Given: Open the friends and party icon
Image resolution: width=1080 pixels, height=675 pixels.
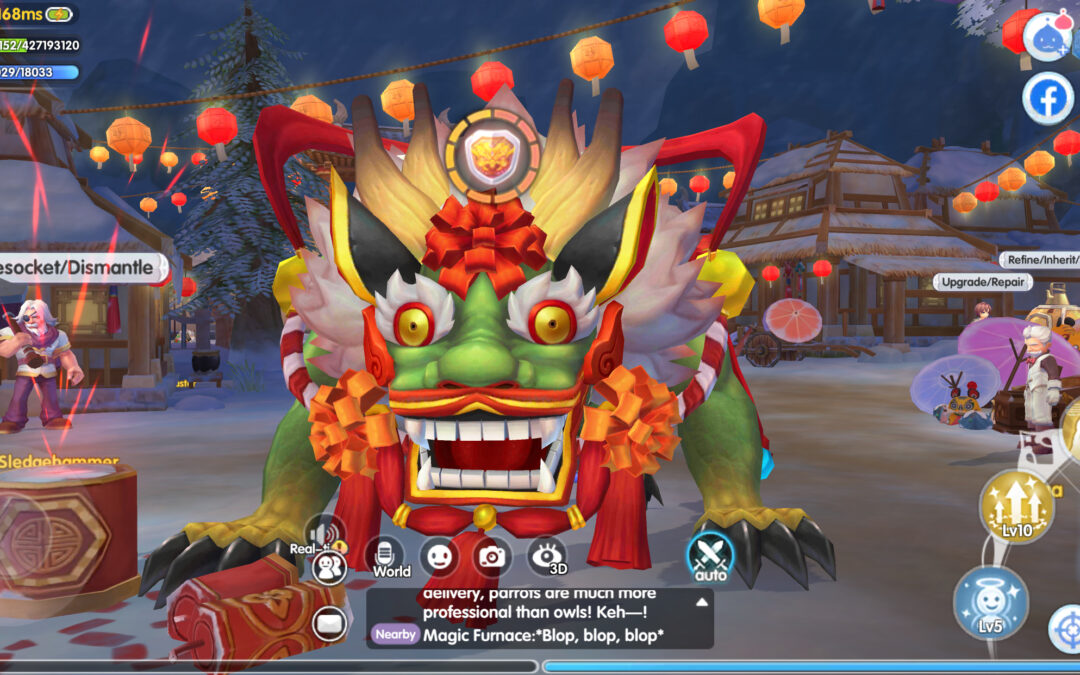Looking at the screenshot, I should (328, 567).
